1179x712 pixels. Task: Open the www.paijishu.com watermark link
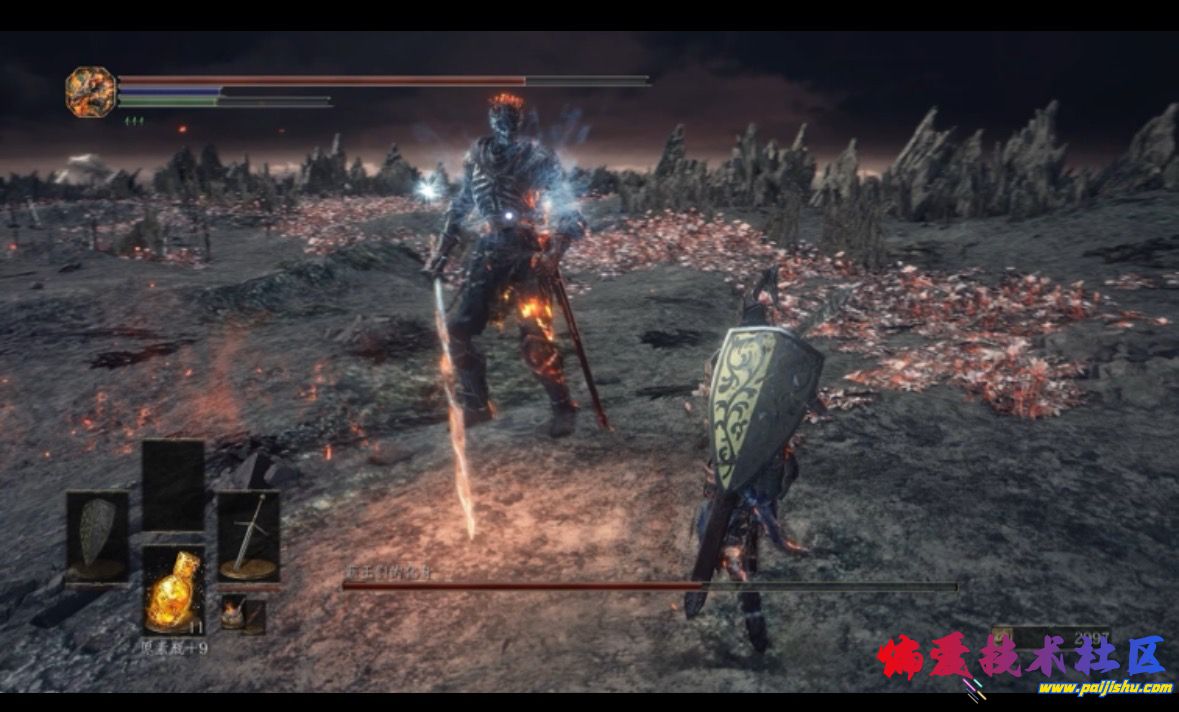tap(1104, 687)
